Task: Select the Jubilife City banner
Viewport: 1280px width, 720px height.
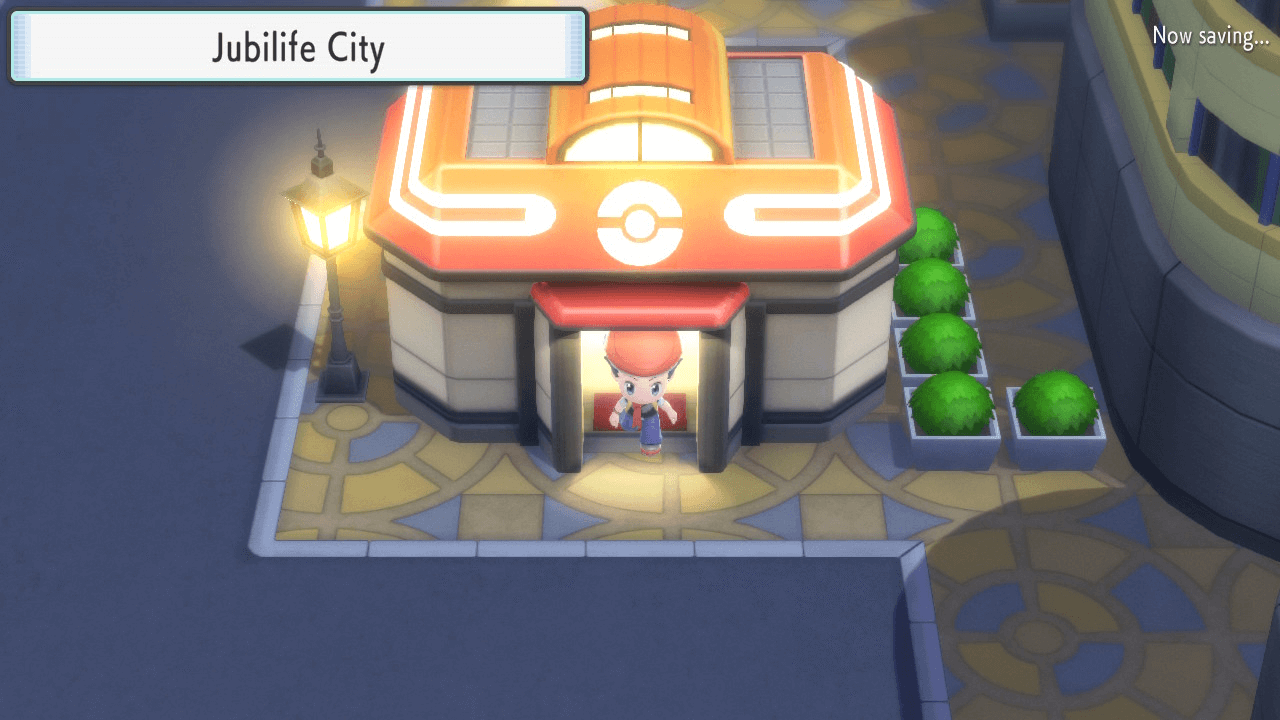Action: tap(295, 46)
